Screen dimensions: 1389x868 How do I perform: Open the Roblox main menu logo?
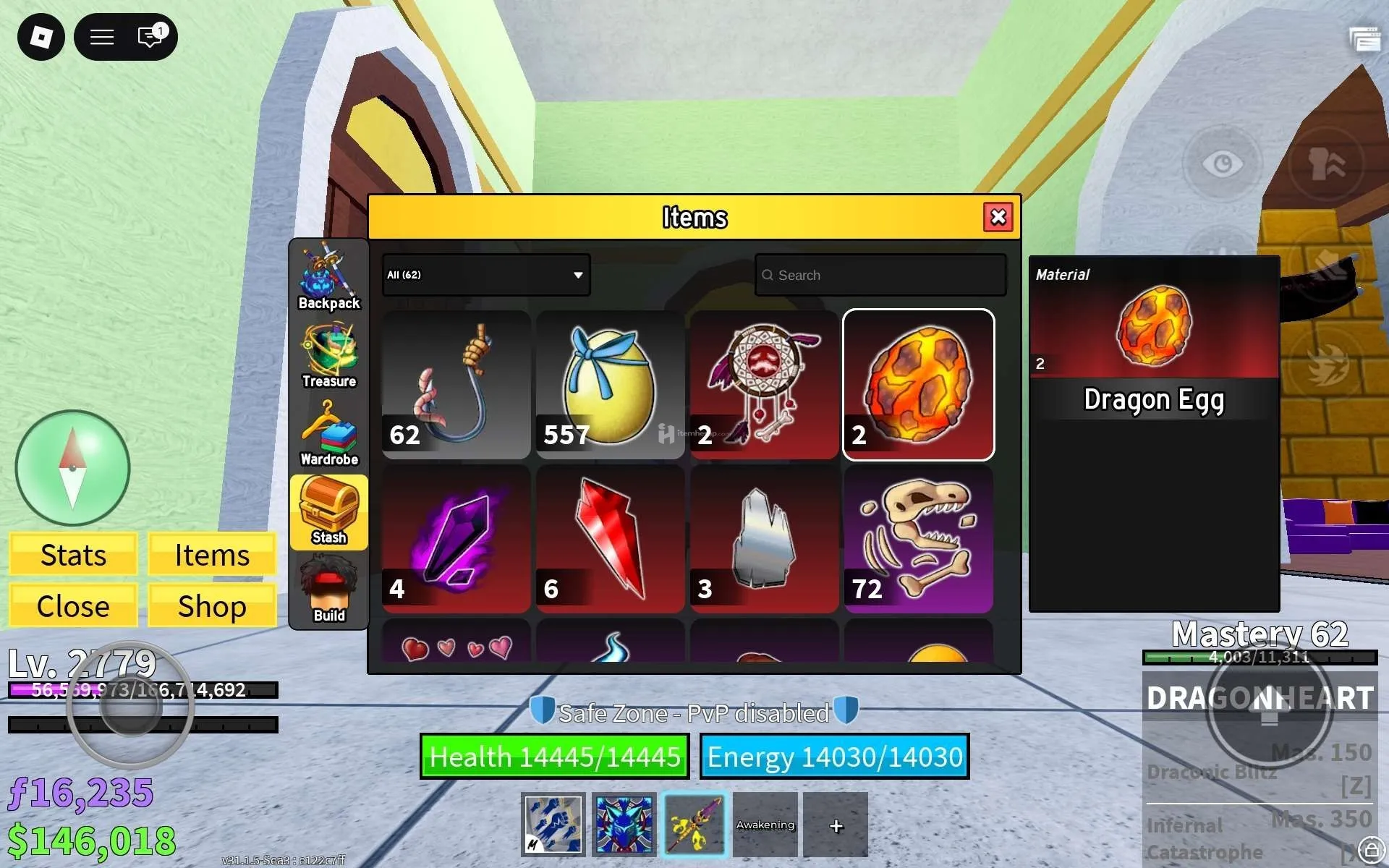pos(41,37)
